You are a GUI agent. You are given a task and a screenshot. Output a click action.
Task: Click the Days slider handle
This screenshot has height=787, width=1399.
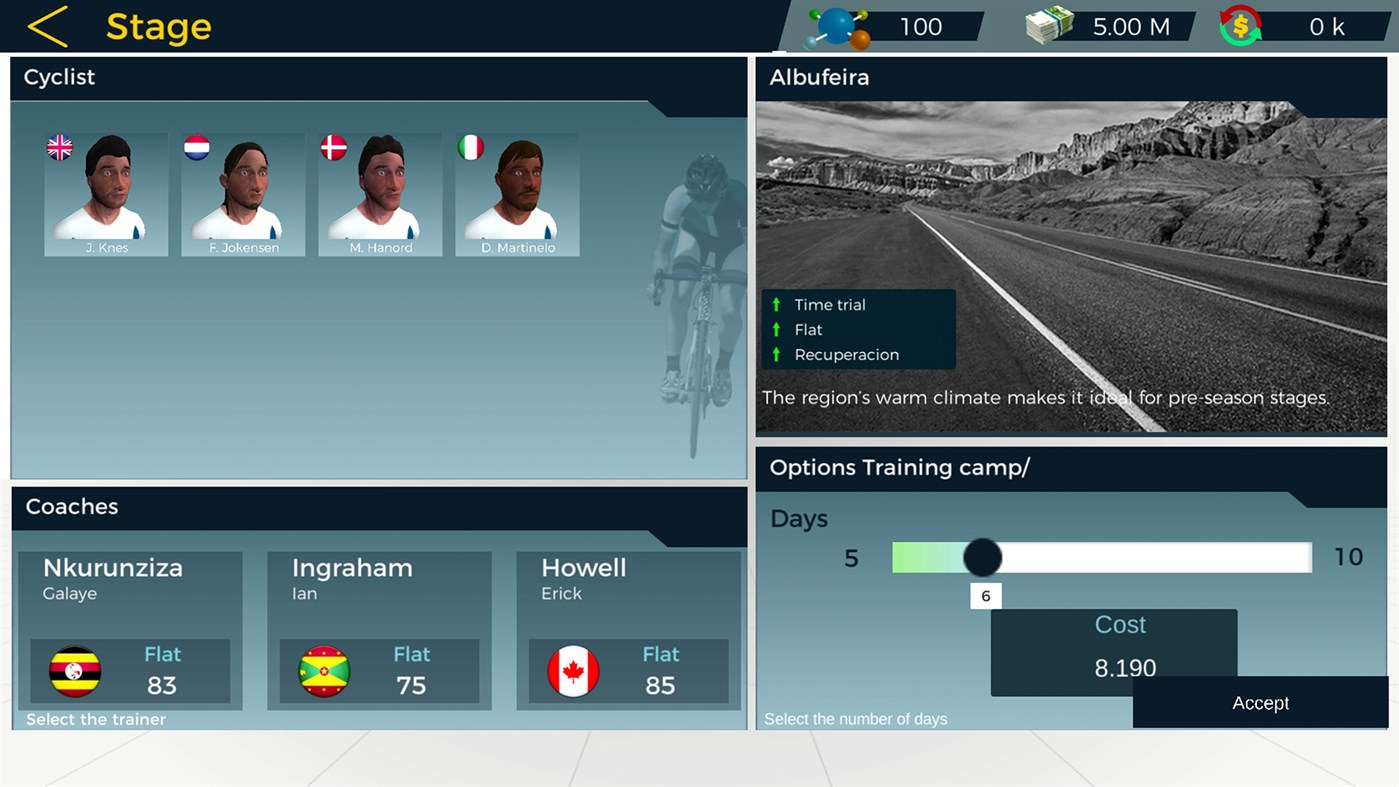click(981, 557)
